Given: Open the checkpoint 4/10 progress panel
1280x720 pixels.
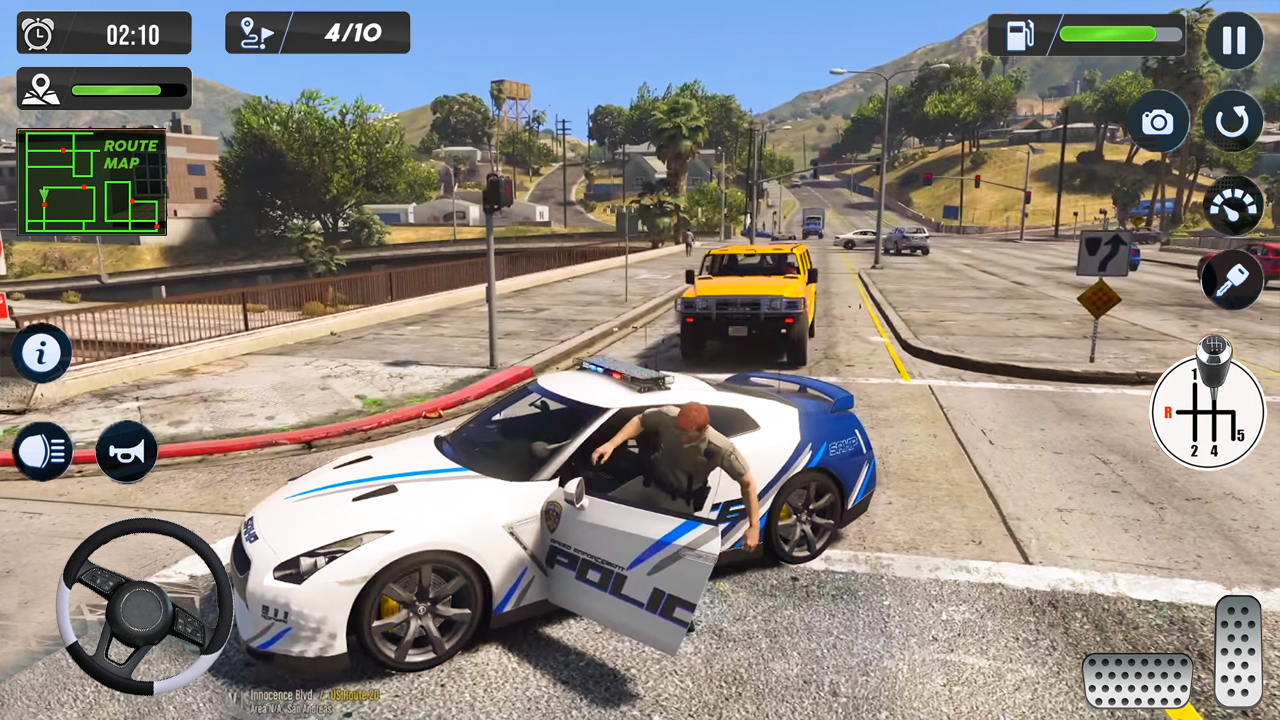Looking at the screenshot, I should (317, 32).
